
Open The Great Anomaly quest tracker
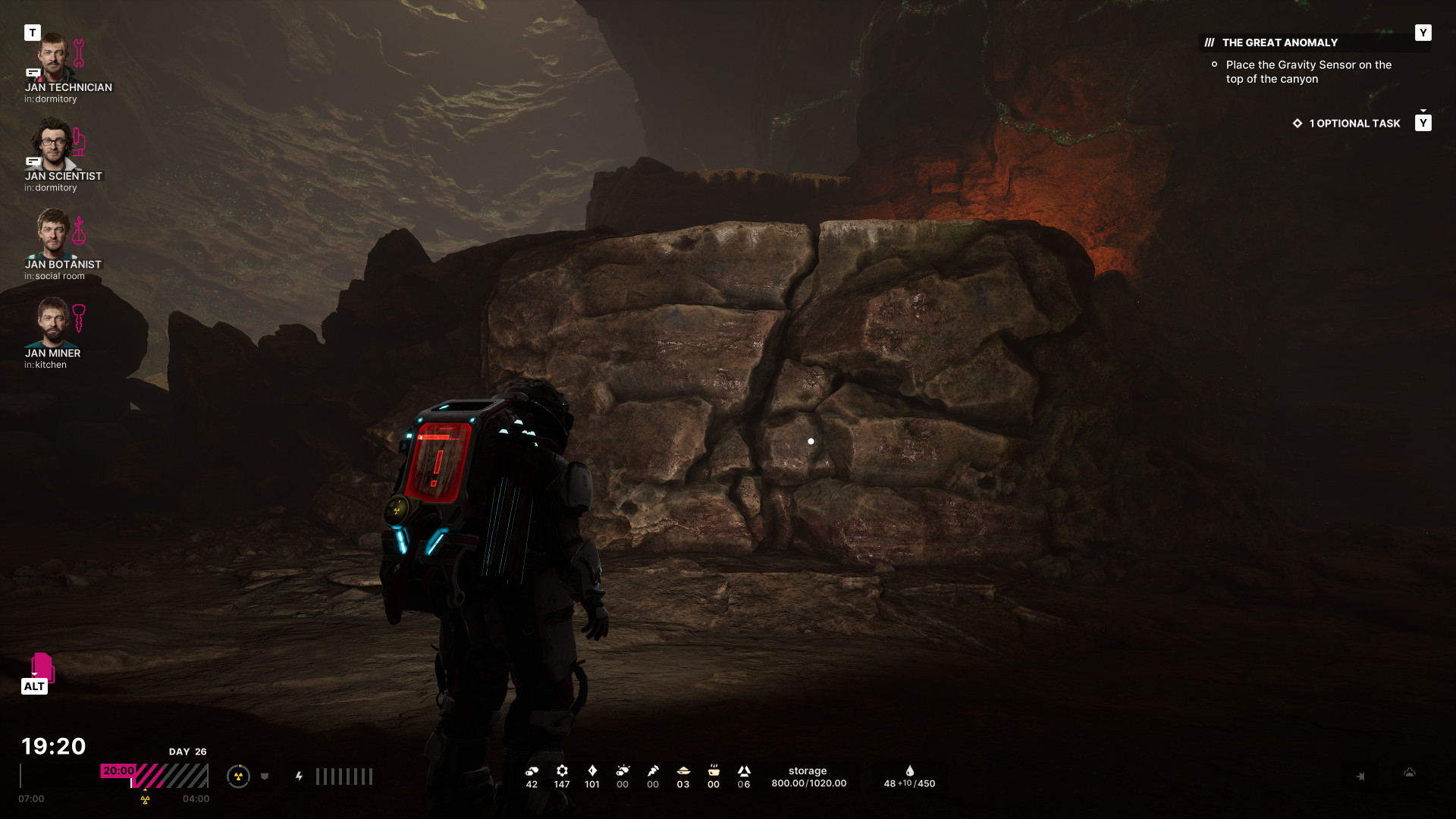coord(1279,42)
